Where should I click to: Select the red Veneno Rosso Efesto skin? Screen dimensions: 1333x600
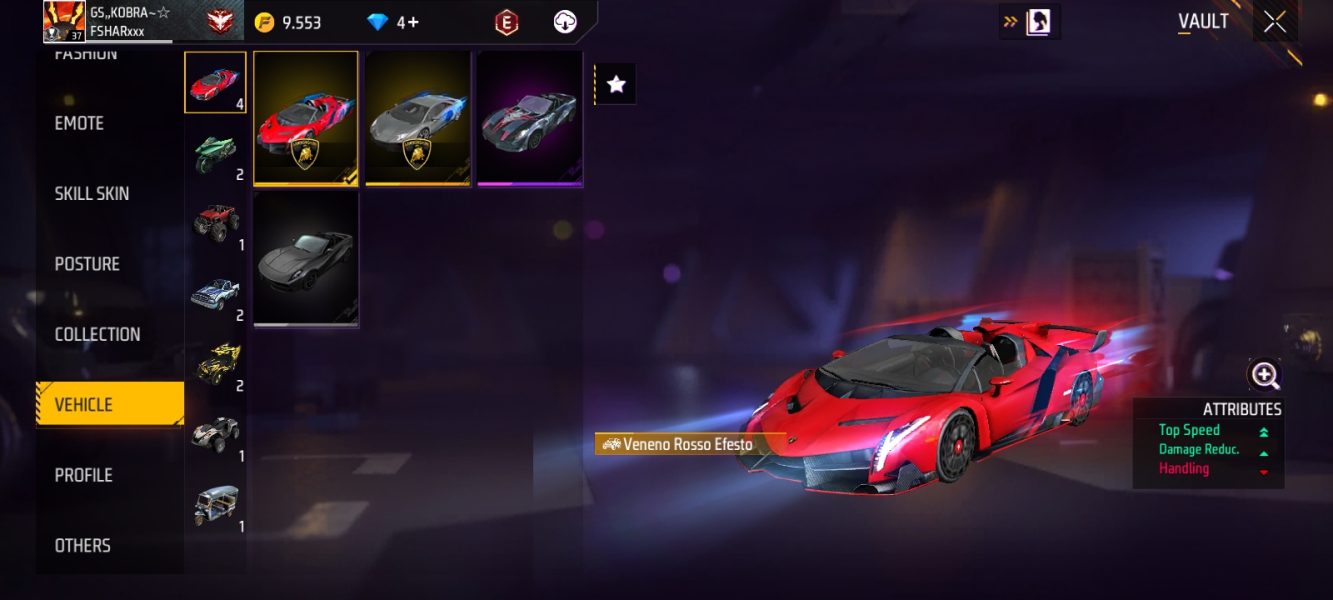click(306, 118)
